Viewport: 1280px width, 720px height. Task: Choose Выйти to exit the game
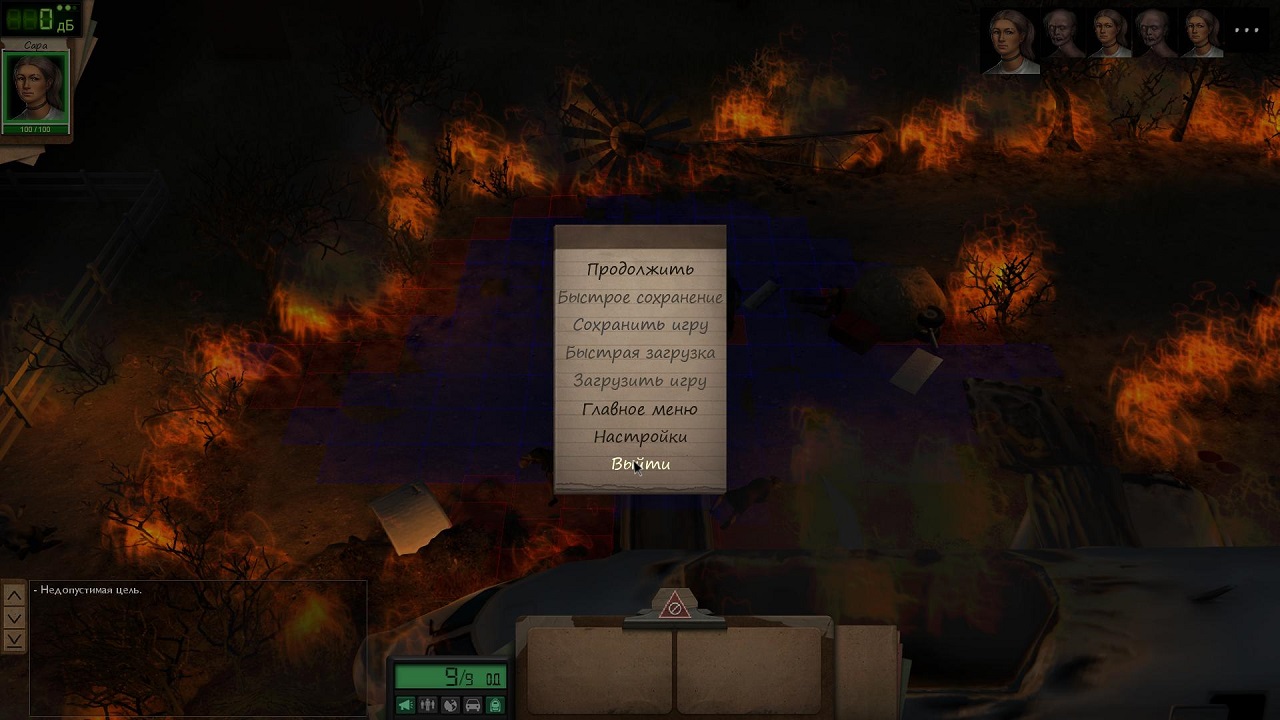(640, 464)
